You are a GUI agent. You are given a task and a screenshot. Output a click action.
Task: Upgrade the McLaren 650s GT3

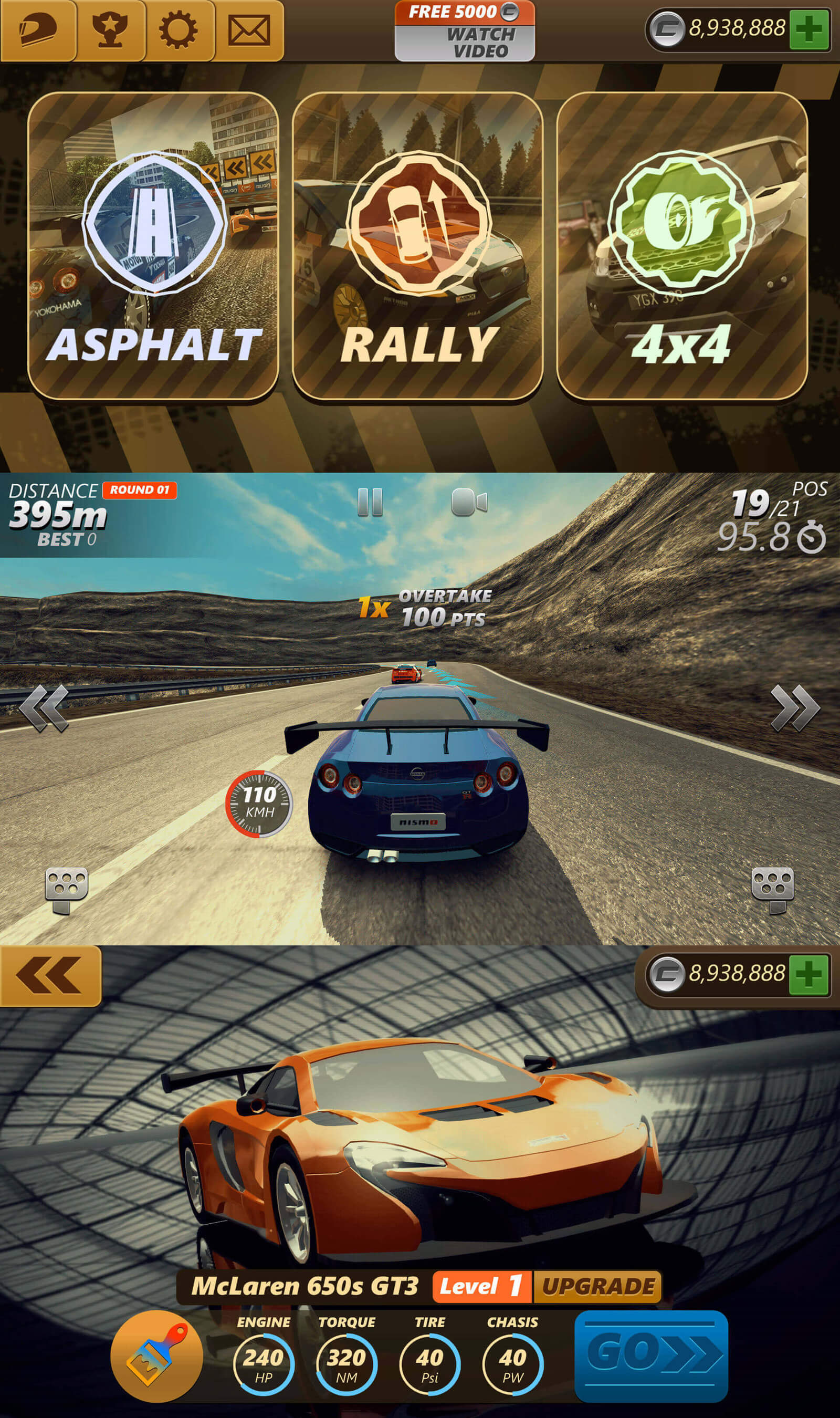(x=598, y=1286)
